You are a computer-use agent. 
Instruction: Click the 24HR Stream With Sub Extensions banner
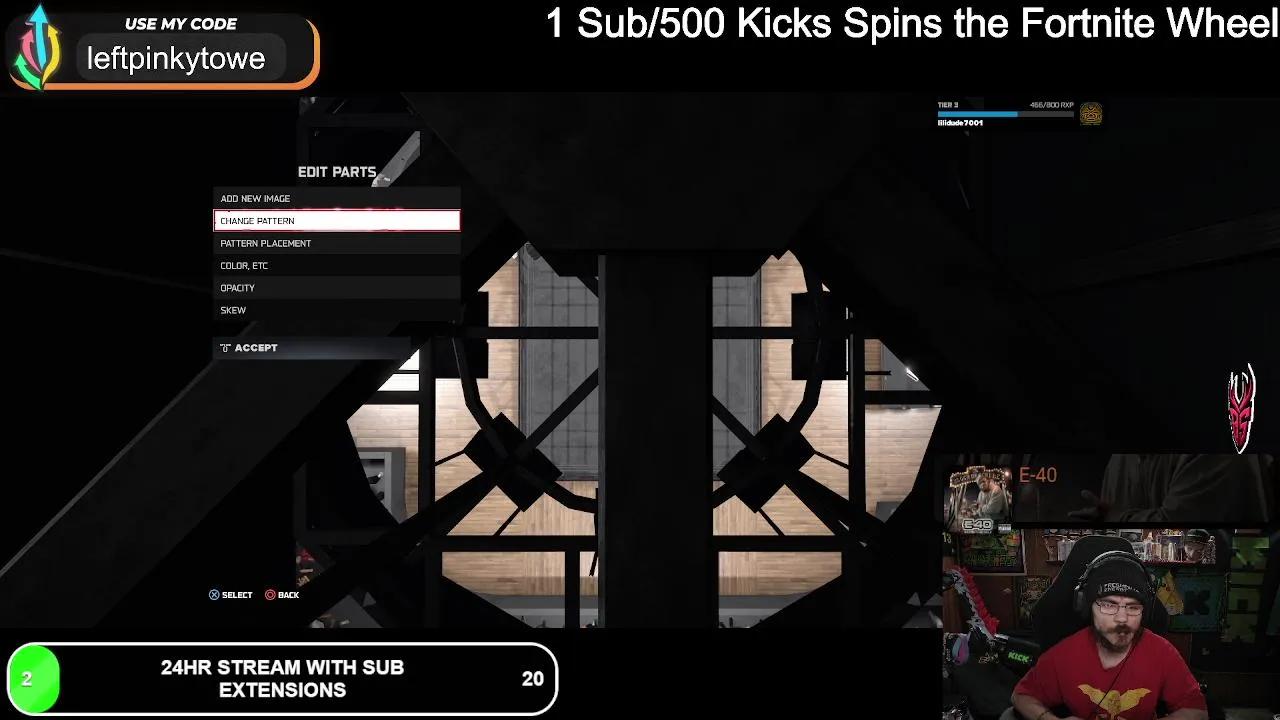[x=283, y=679]
